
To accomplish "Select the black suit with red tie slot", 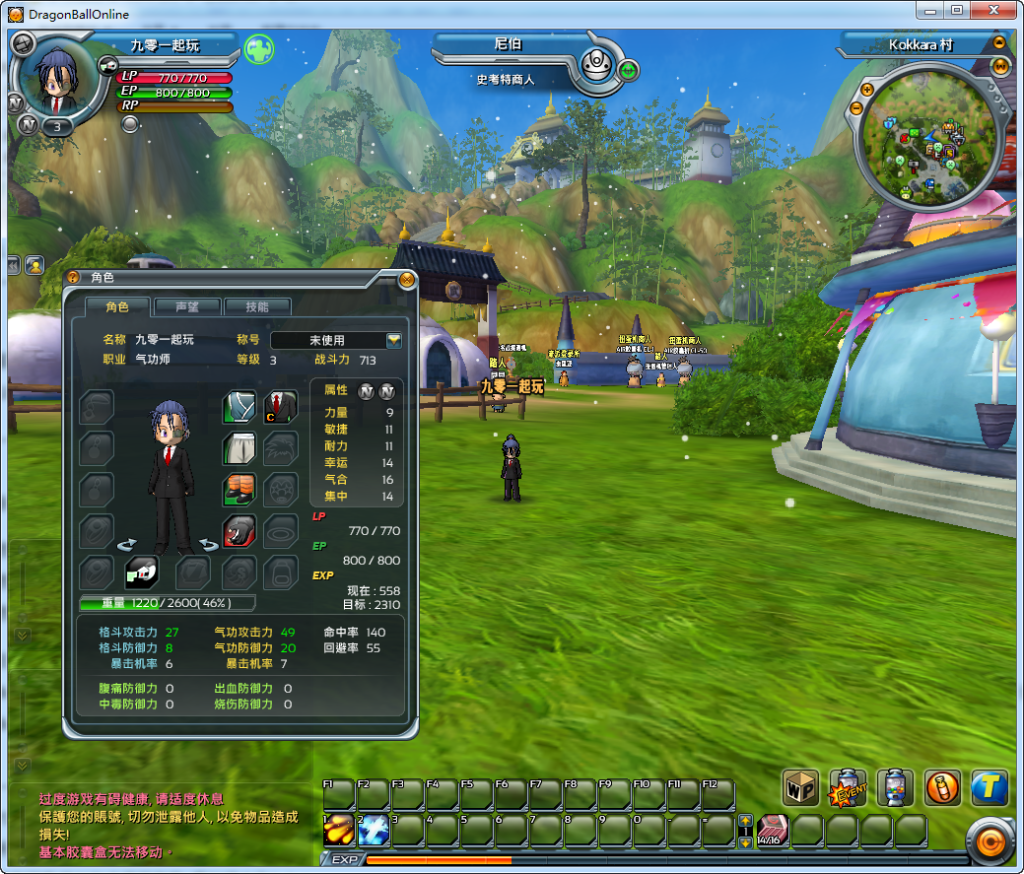I will click(280, 406).
